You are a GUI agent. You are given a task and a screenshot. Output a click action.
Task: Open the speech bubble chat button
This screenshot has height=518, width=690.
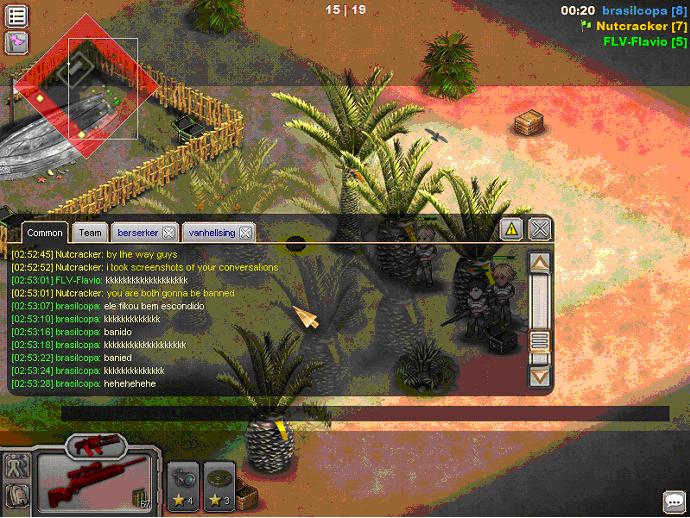(674, 501)
